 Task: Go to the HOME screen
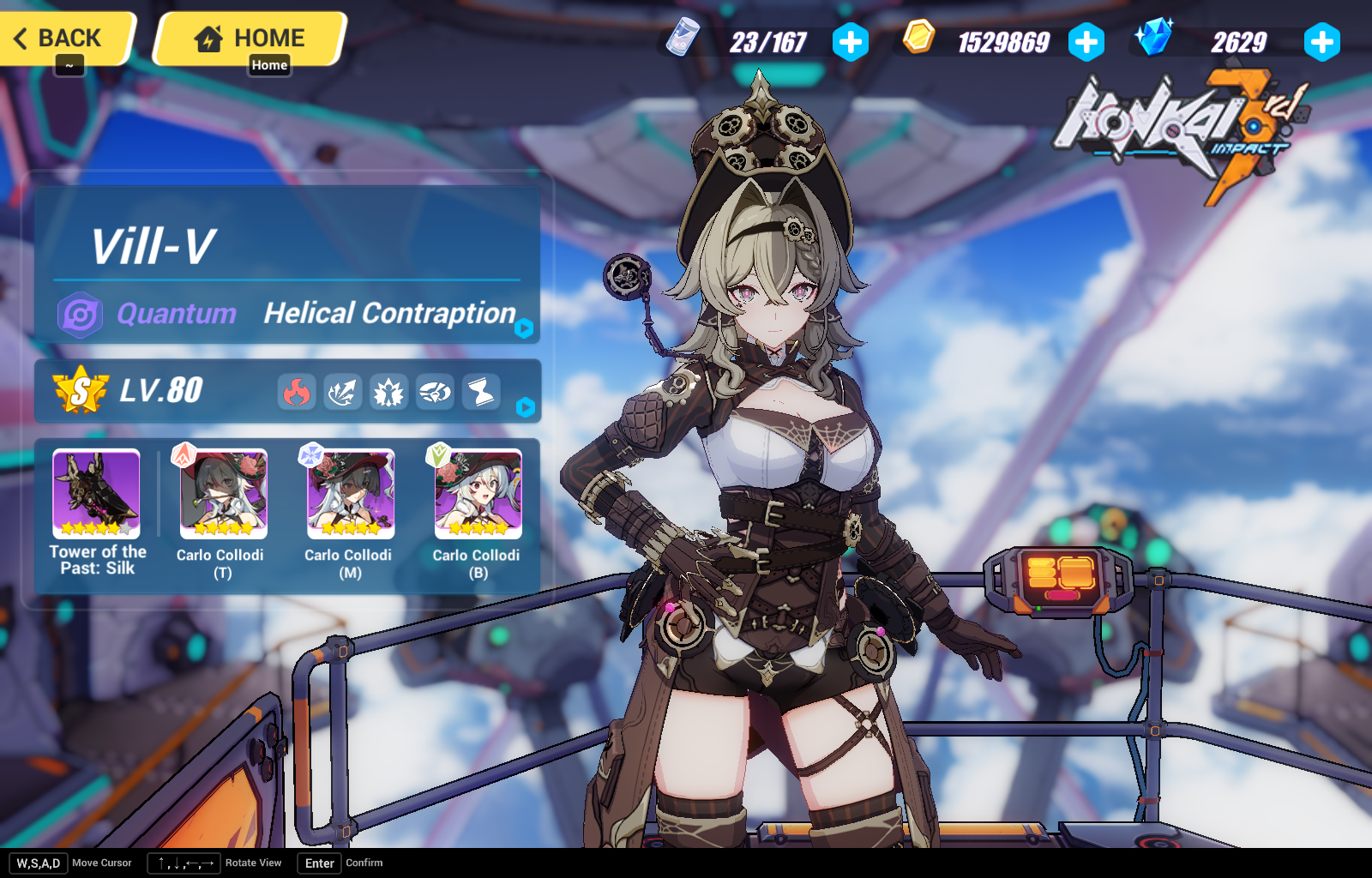pos(249,38)
